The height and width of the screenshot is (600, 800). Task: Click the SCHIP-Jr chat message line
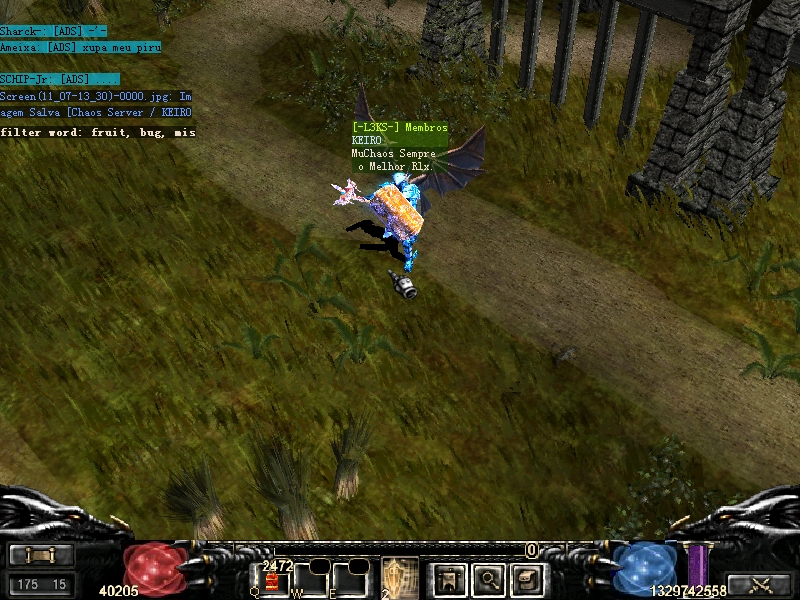tap(60, 79)
